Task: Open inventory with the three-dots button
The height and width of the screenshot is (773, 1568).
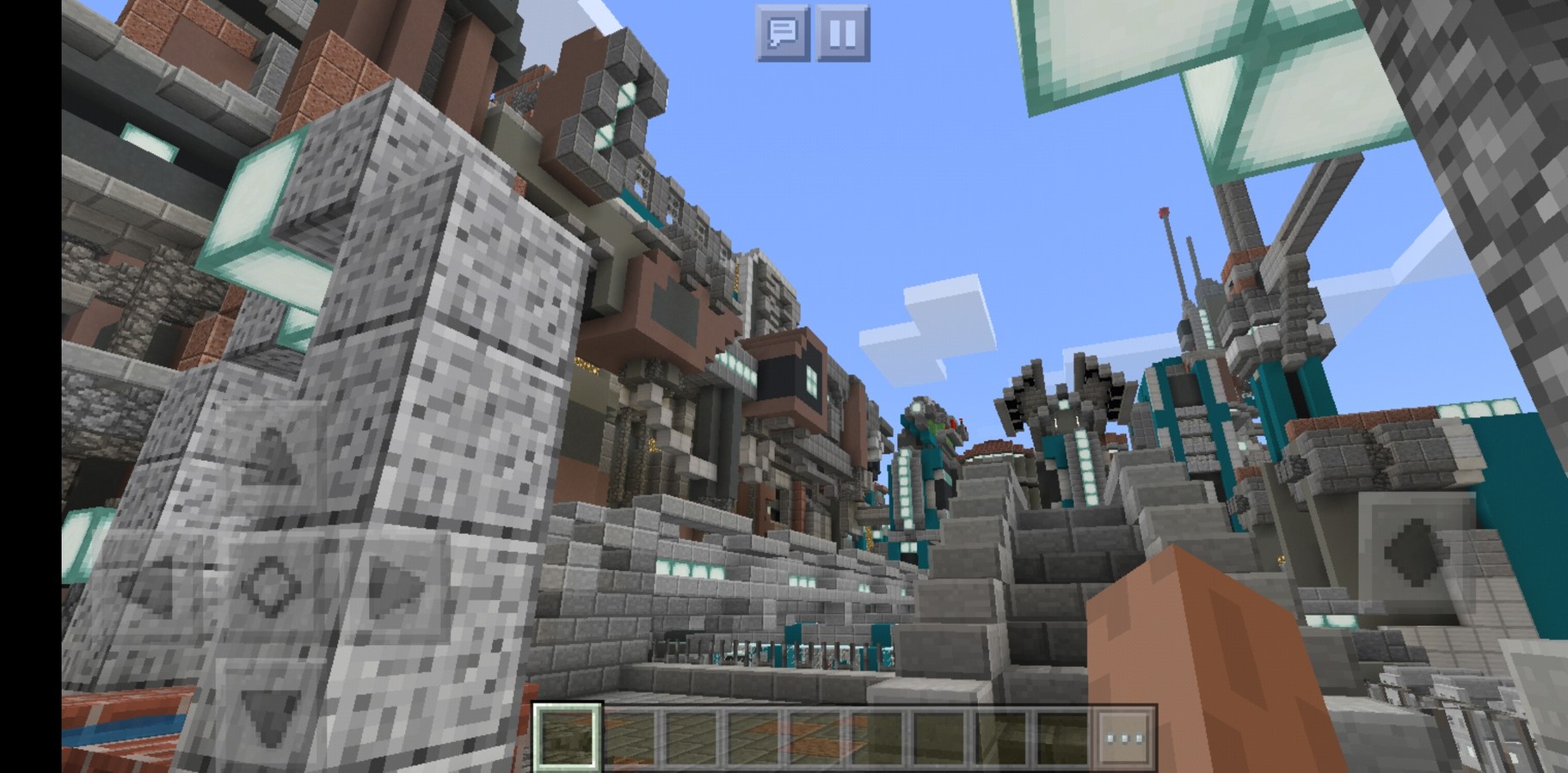Action: point(1124,738)
